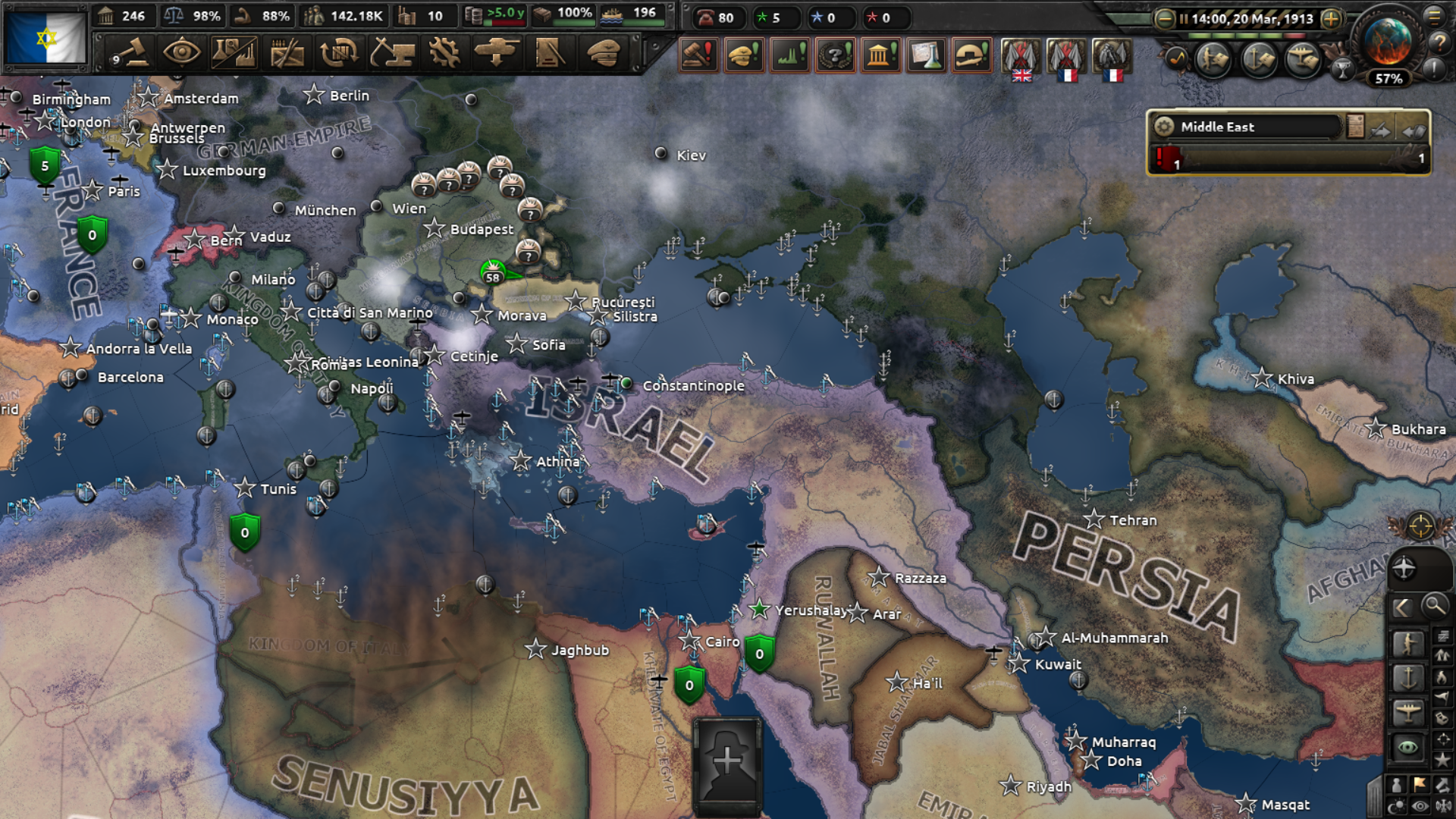The width and height of the screenshot is (1456, 819).
Task: Increase game speed with plus button
Action: tap(1331, 19)
